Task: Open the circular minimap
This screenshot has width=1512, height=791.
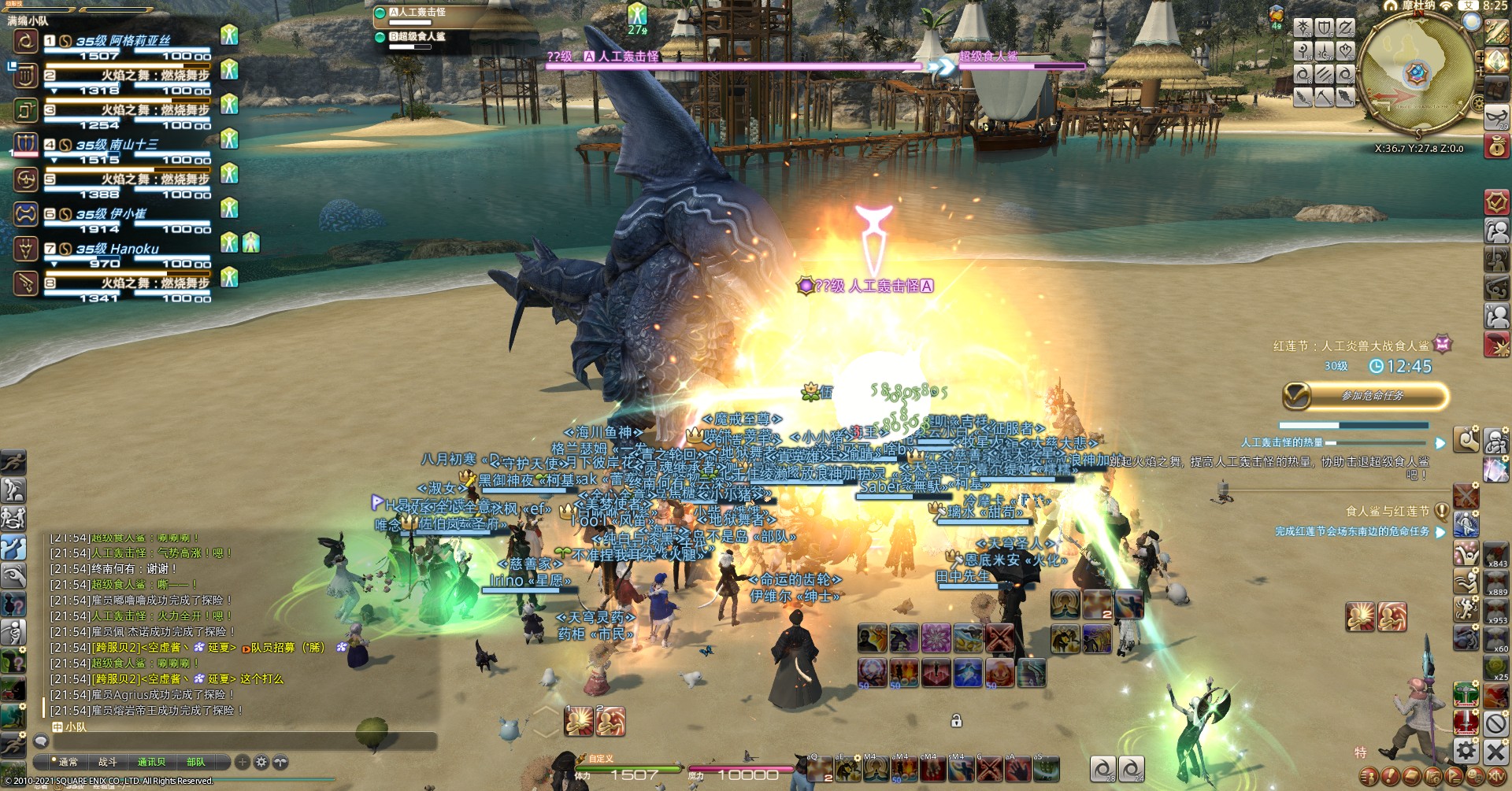Action: pos(1417,75)
